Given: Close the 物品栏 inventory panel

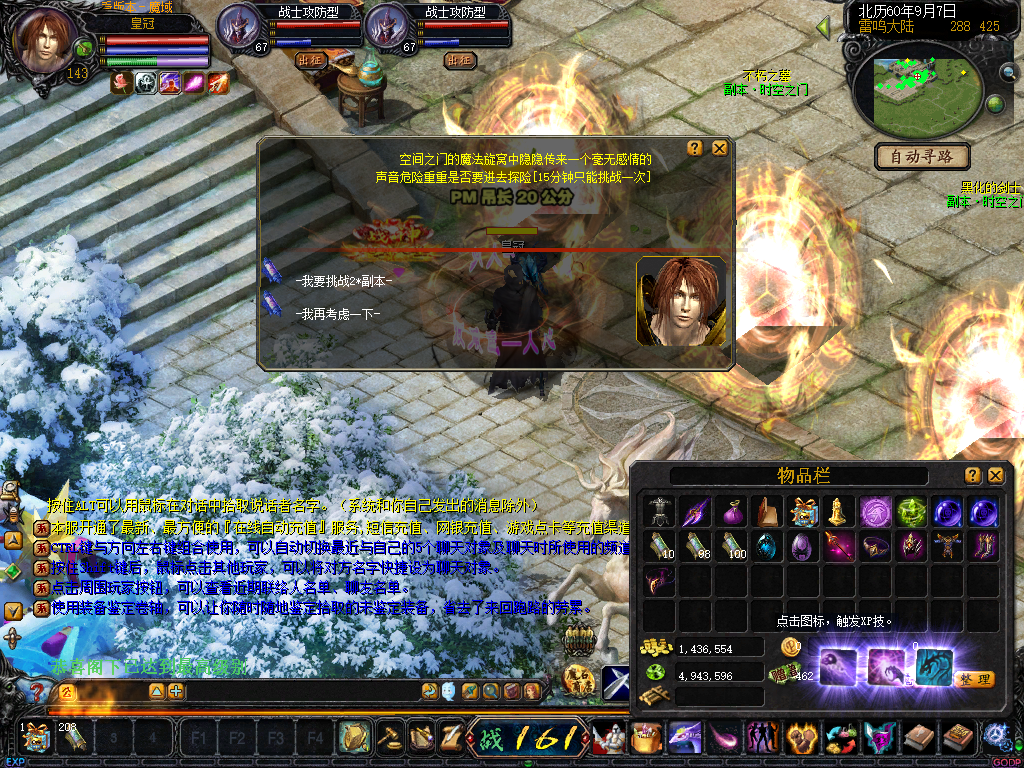Looking at the screenshot, I should (x=995, y=476).
